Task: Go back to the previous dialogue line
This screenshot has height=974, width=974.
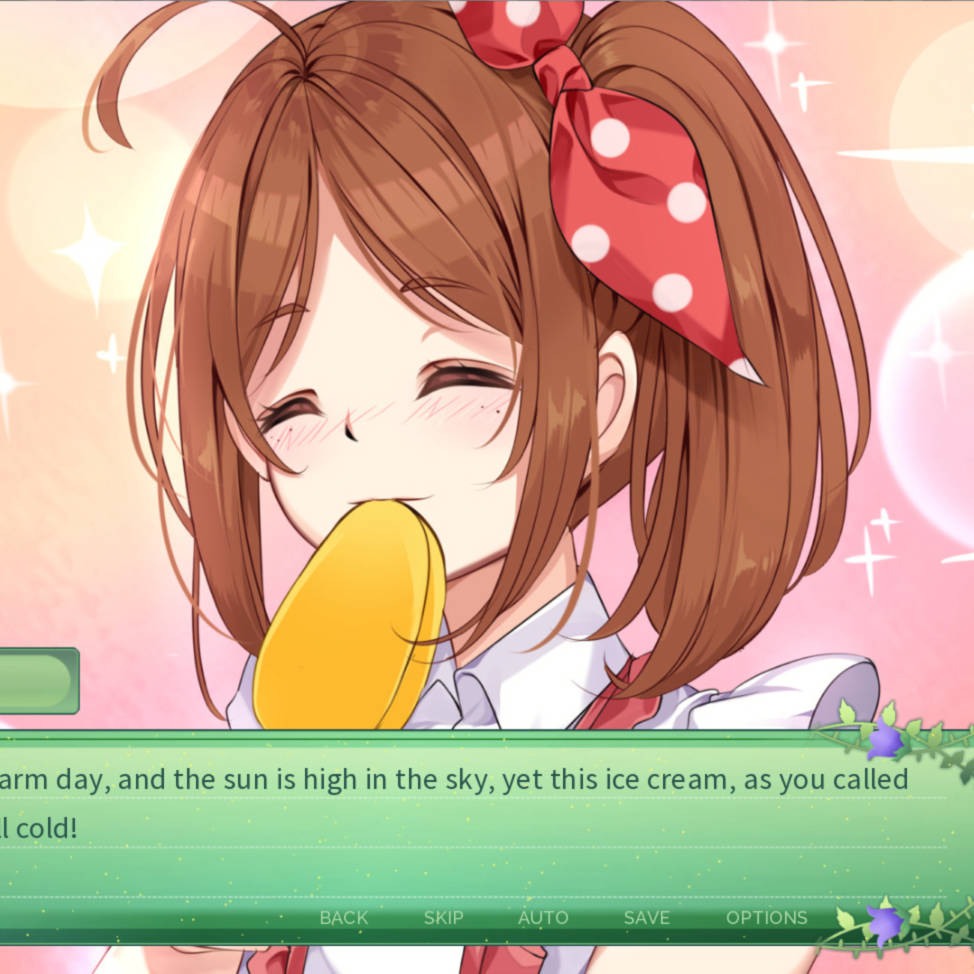Action: 343,917
